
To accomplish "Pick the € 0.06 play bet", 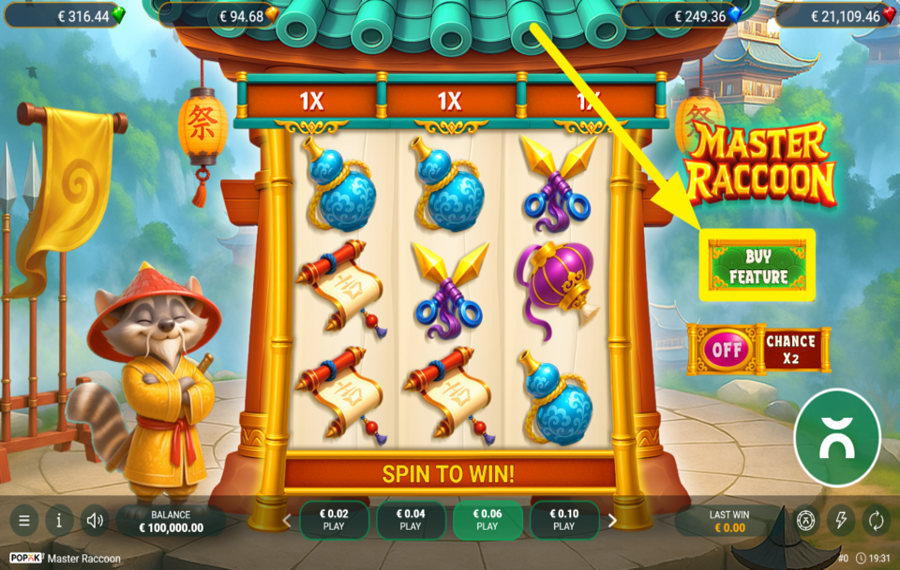I will coord(487,520).
